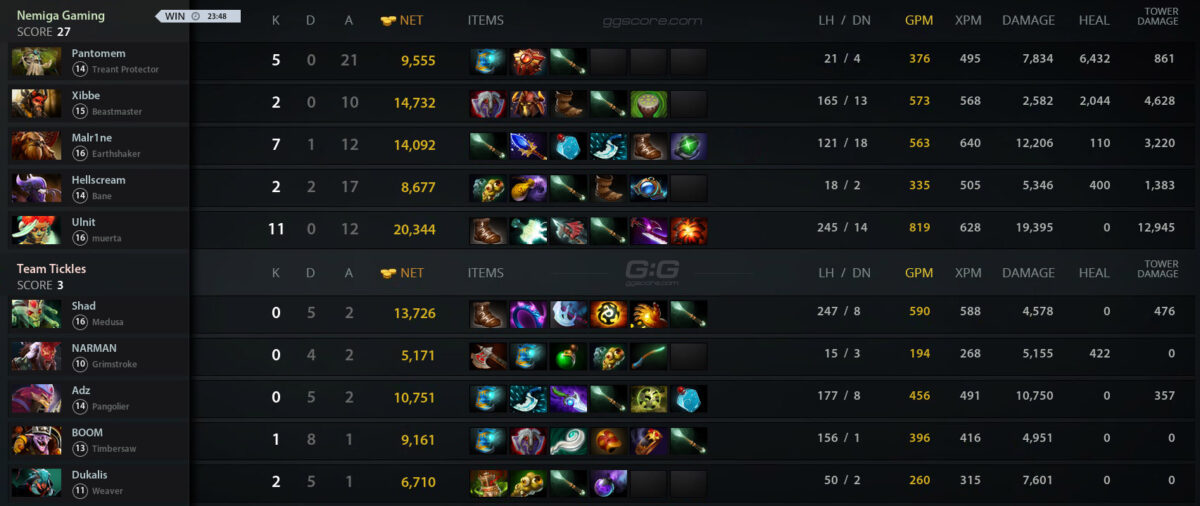Select Pantomem's Treant Protector portrait
This screenshot has height=506, width=1200.
point(36,61)
